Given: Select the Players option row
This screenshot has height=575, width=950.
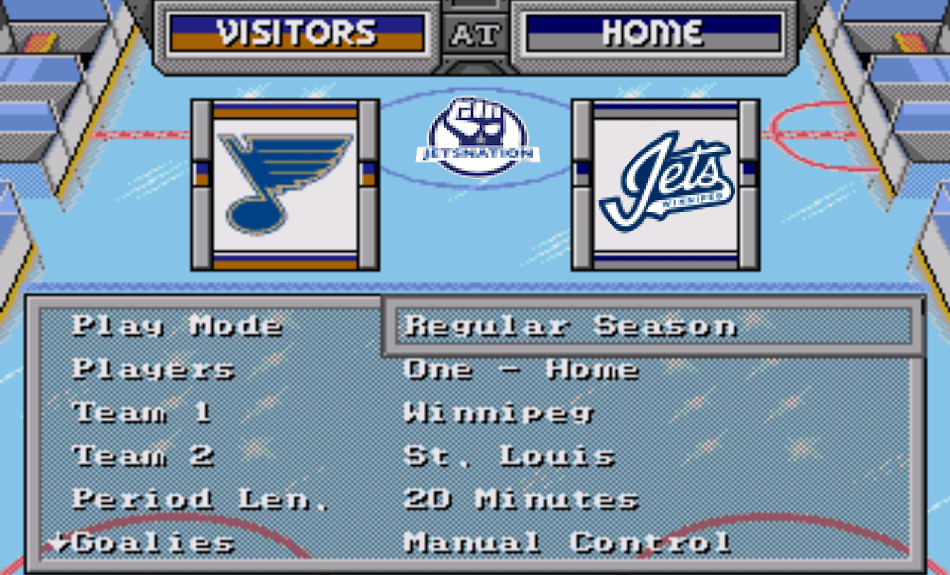Looking at the screenshot, I should tap(153, 369).
